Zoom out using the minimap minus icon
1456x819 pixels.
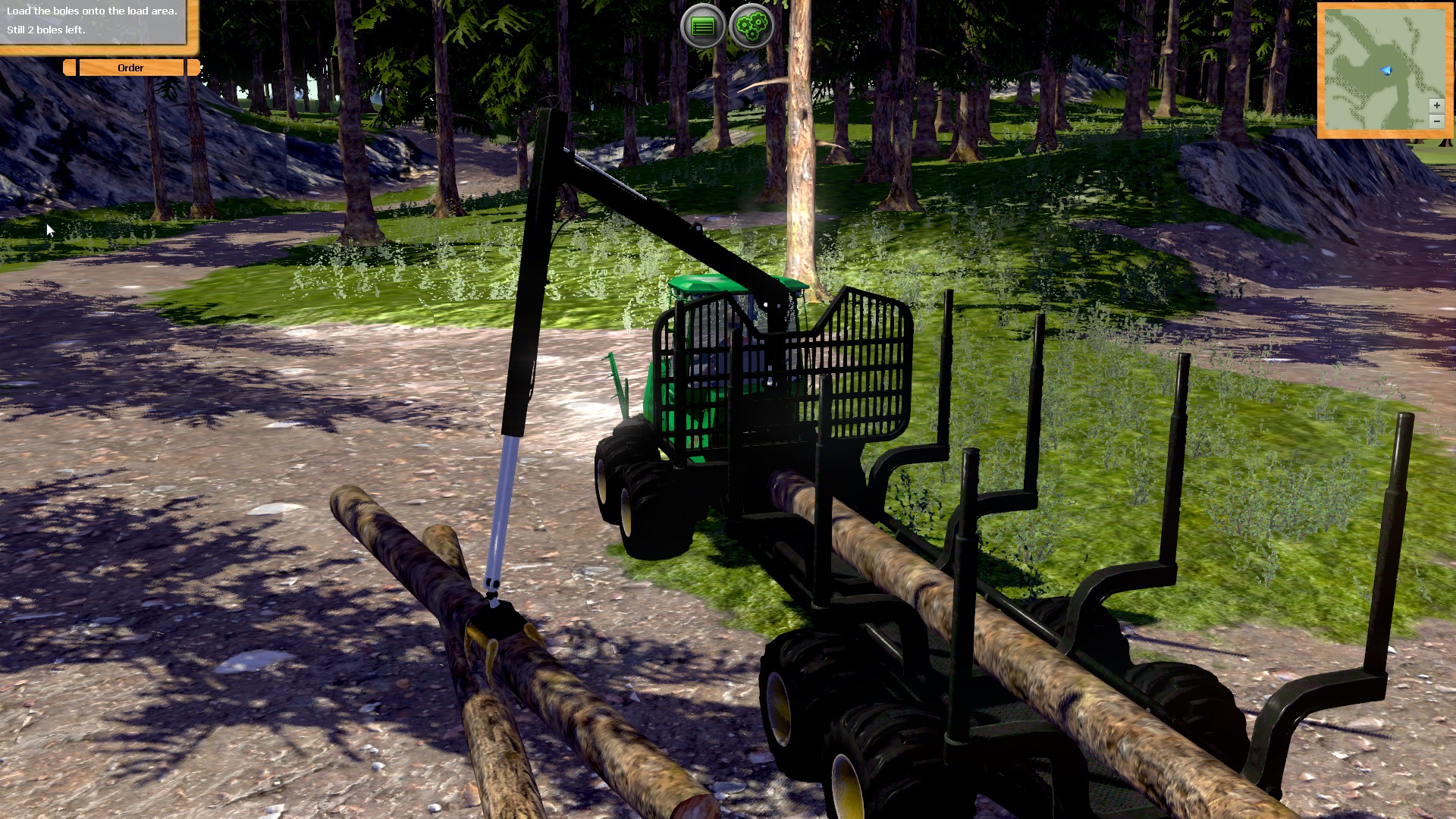pyautogui.click(x=1437, y=121)
